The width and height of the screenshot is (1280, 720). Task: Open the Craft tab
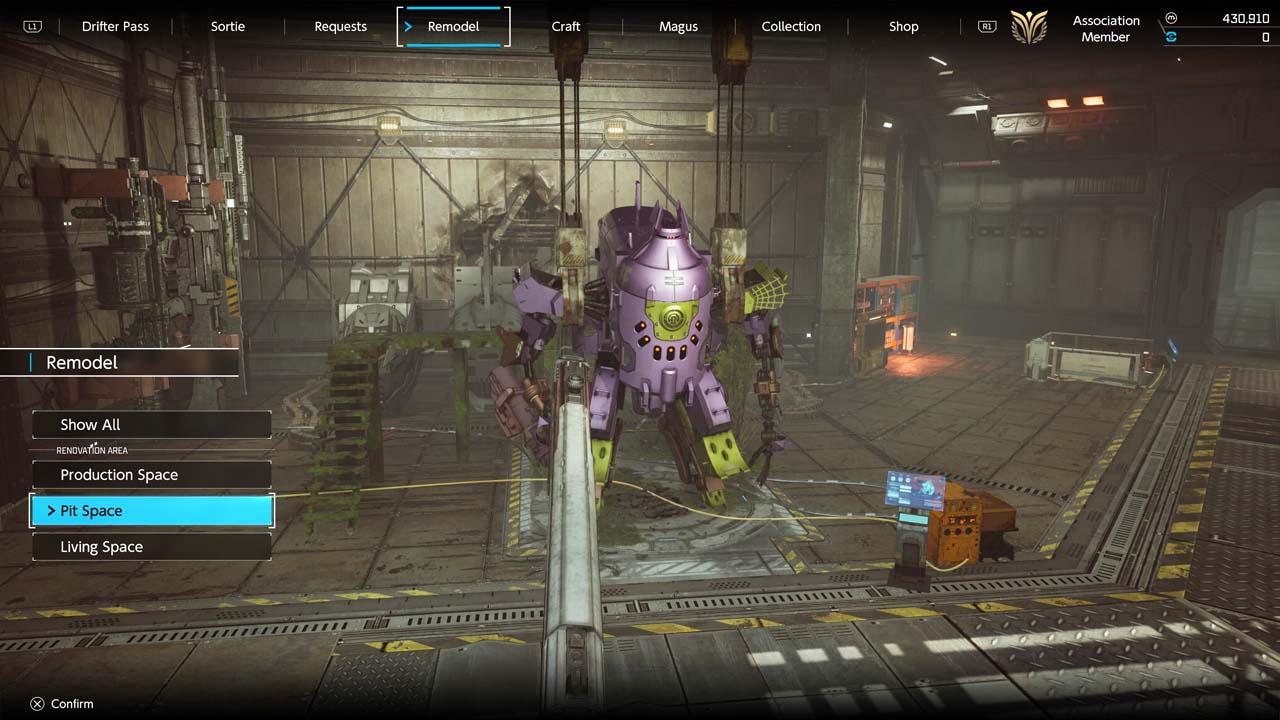pyautogui.click(x=566, y=27)
